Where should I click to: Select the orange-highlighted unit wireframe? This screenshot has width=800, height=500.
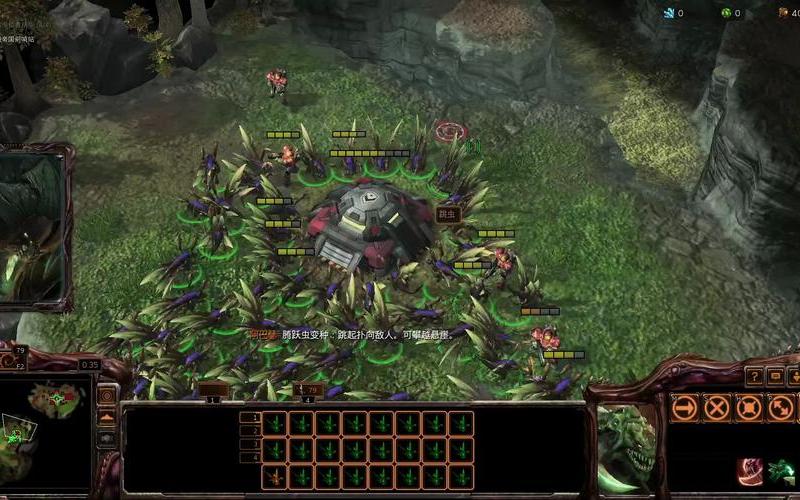coord(275,476)
